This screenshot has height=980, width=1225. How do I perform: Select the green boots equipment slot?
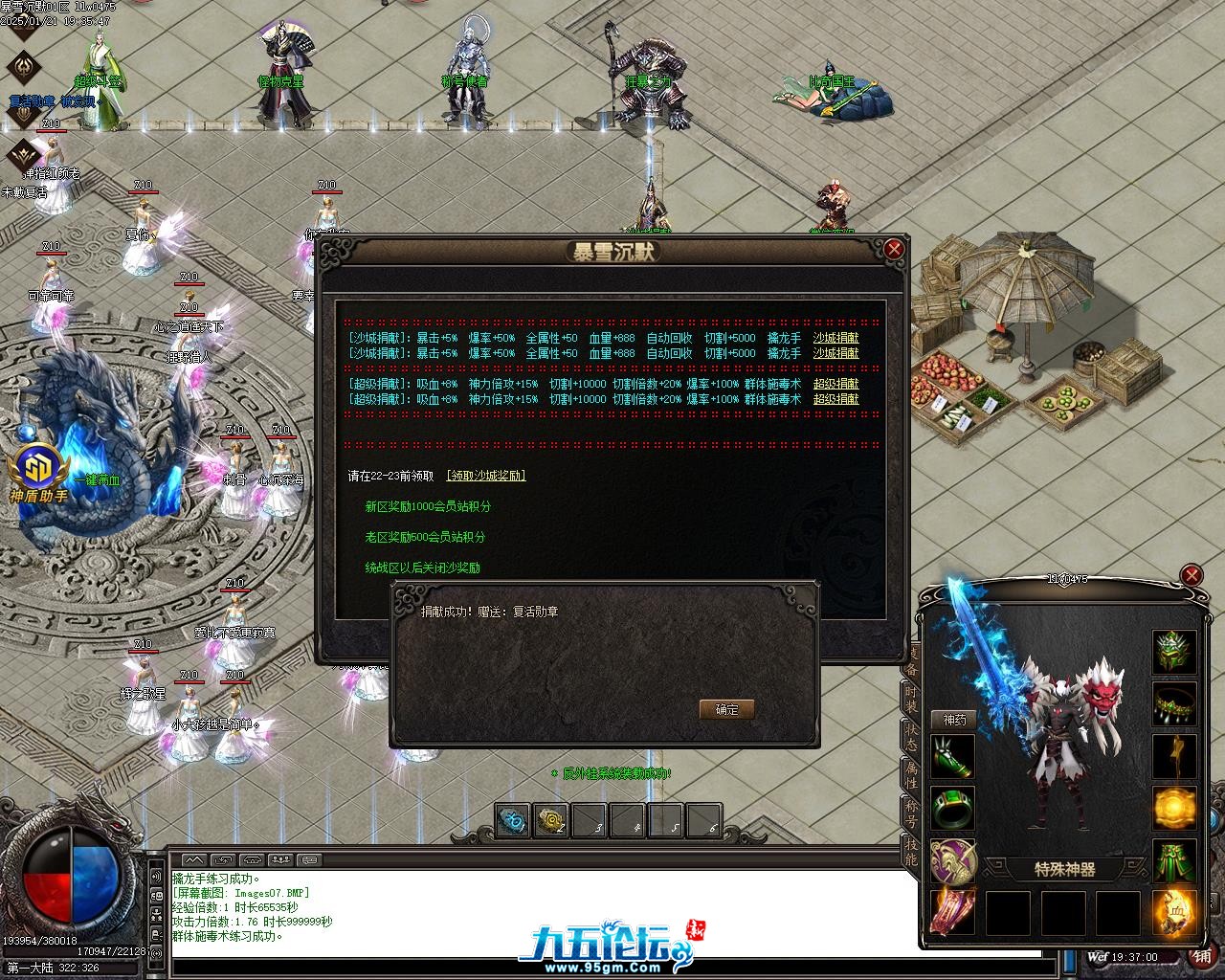[1174, 861]
